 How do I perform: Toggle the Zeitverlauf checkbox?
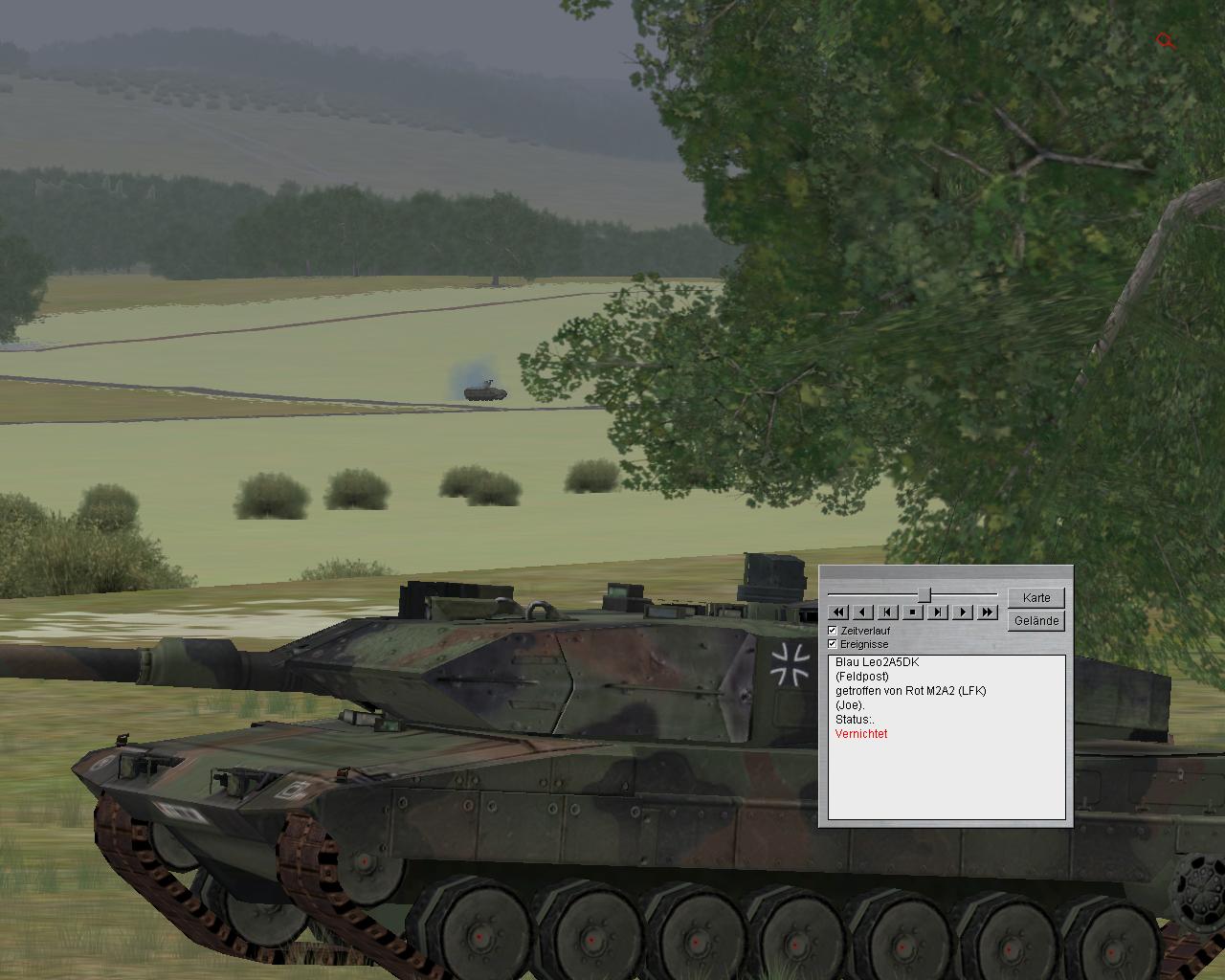click(x=833, y=631)
